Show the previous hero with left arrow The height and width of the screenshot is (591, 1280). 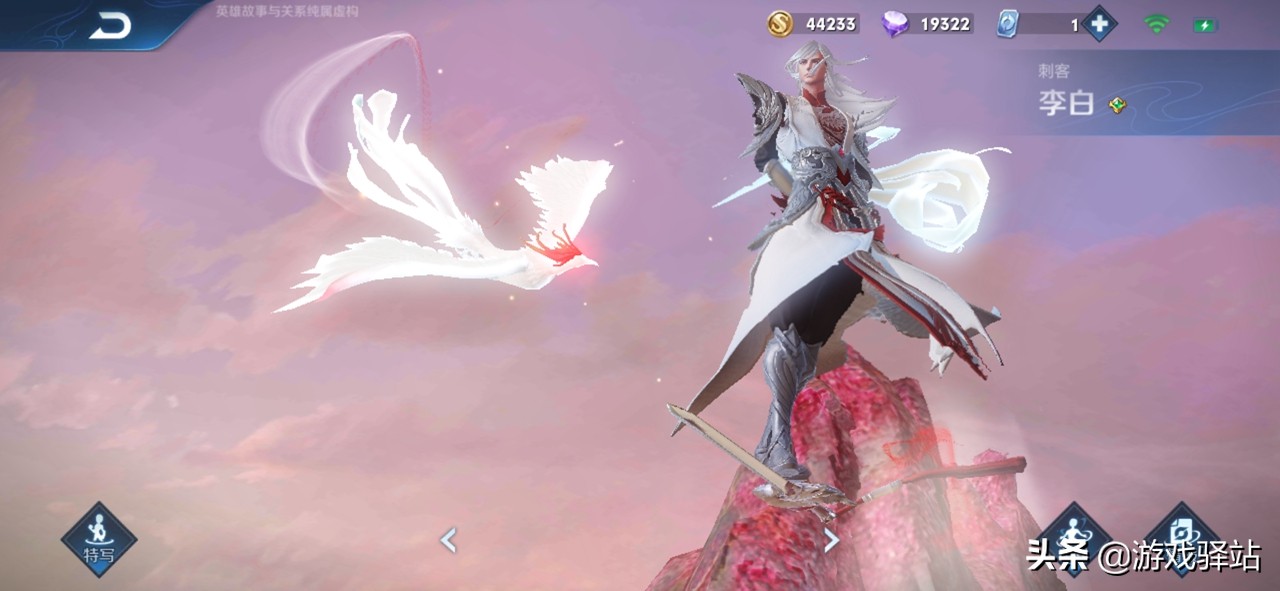point(448,541)
